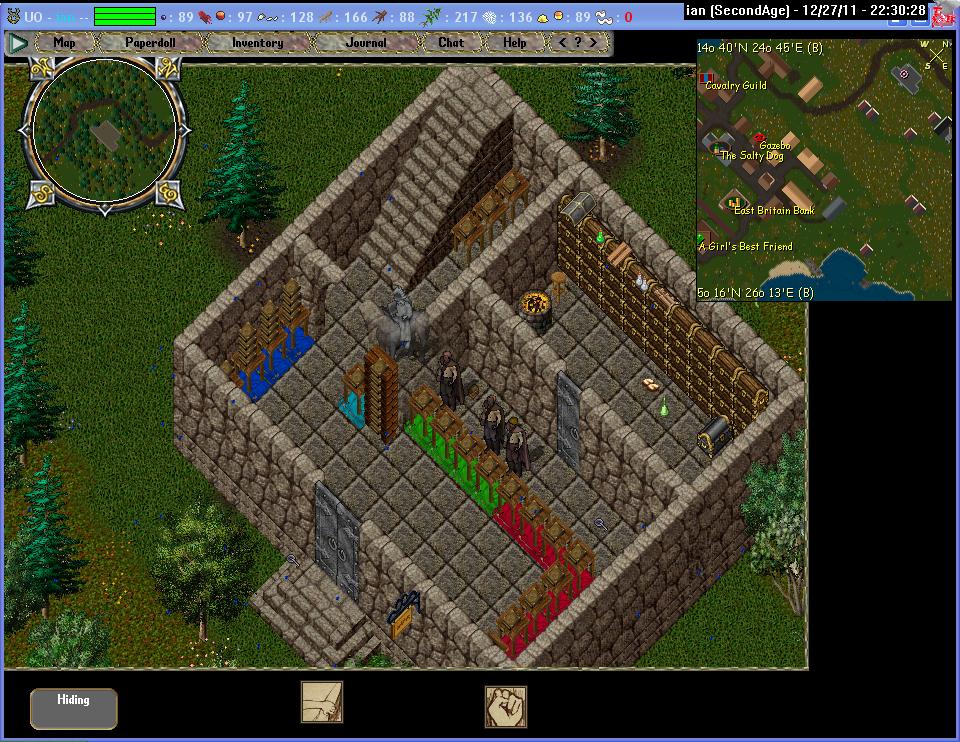Screen dimensions: 960x742
Task: Open the Paperdoll window
Action: 150,43
